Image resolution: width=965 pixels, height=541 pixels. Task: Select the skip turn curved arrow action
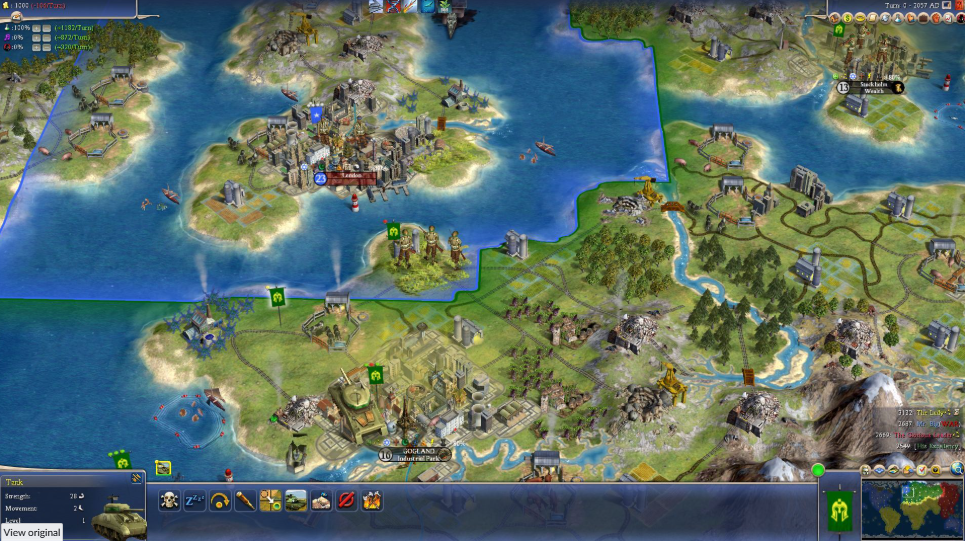220,500
